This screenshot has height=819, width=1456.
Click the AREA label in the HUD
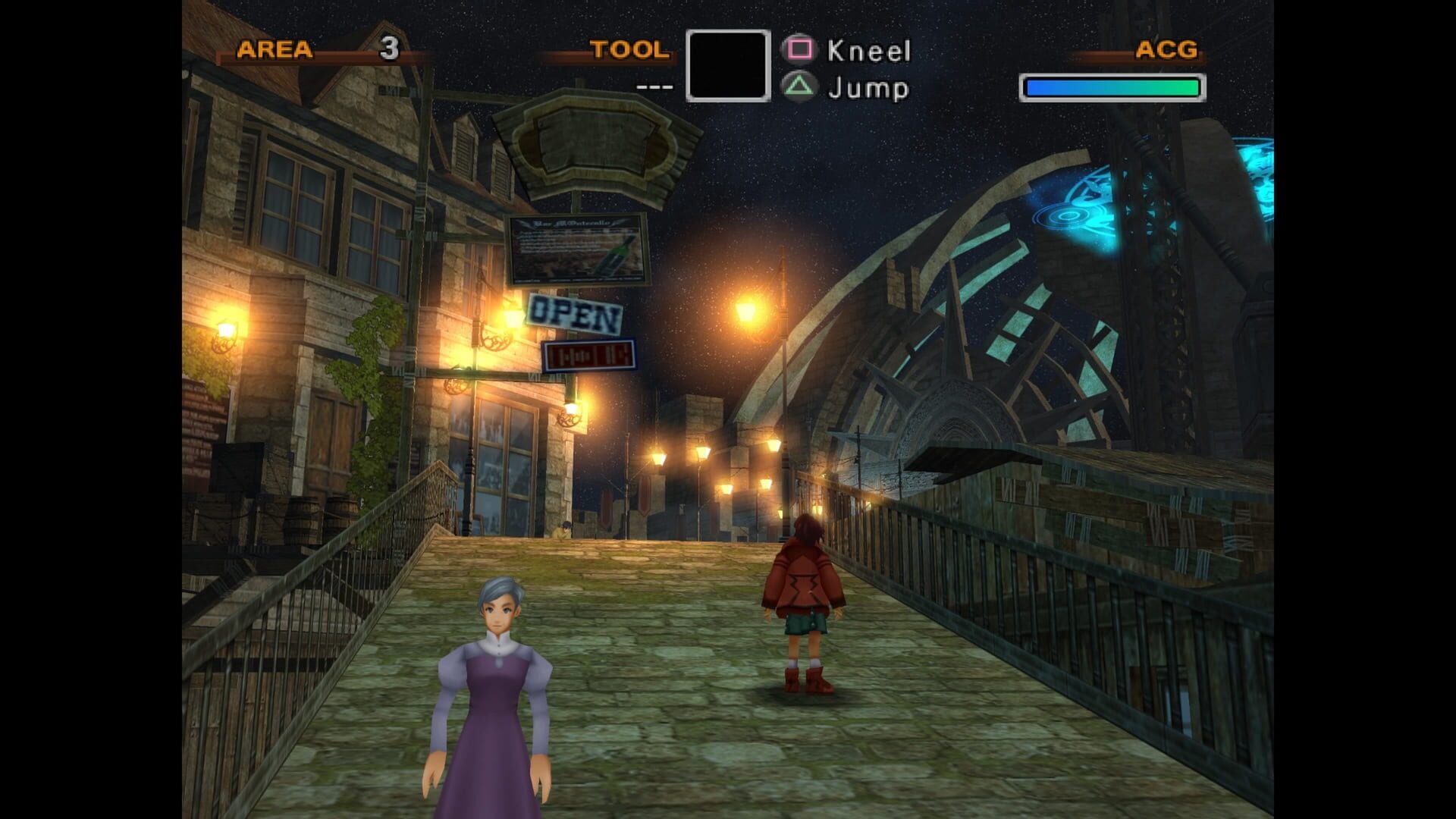tap(273, 52)
